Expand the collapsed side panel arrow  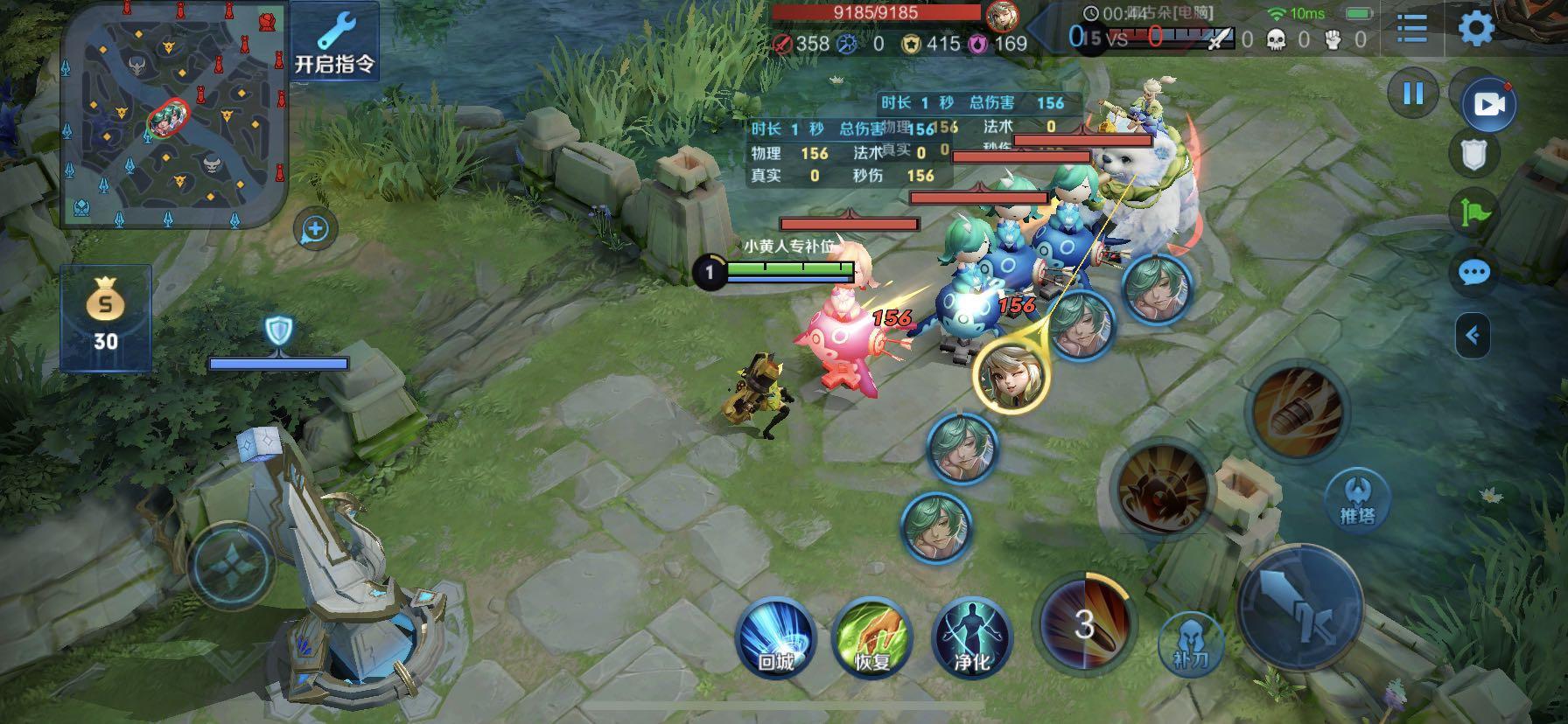click(1473, 335)
